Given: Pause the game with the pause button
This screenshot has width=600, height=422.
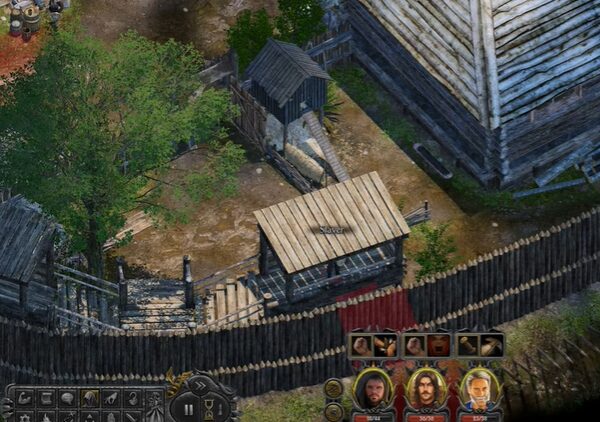Looking at the screenshot, I should [187, 407].
